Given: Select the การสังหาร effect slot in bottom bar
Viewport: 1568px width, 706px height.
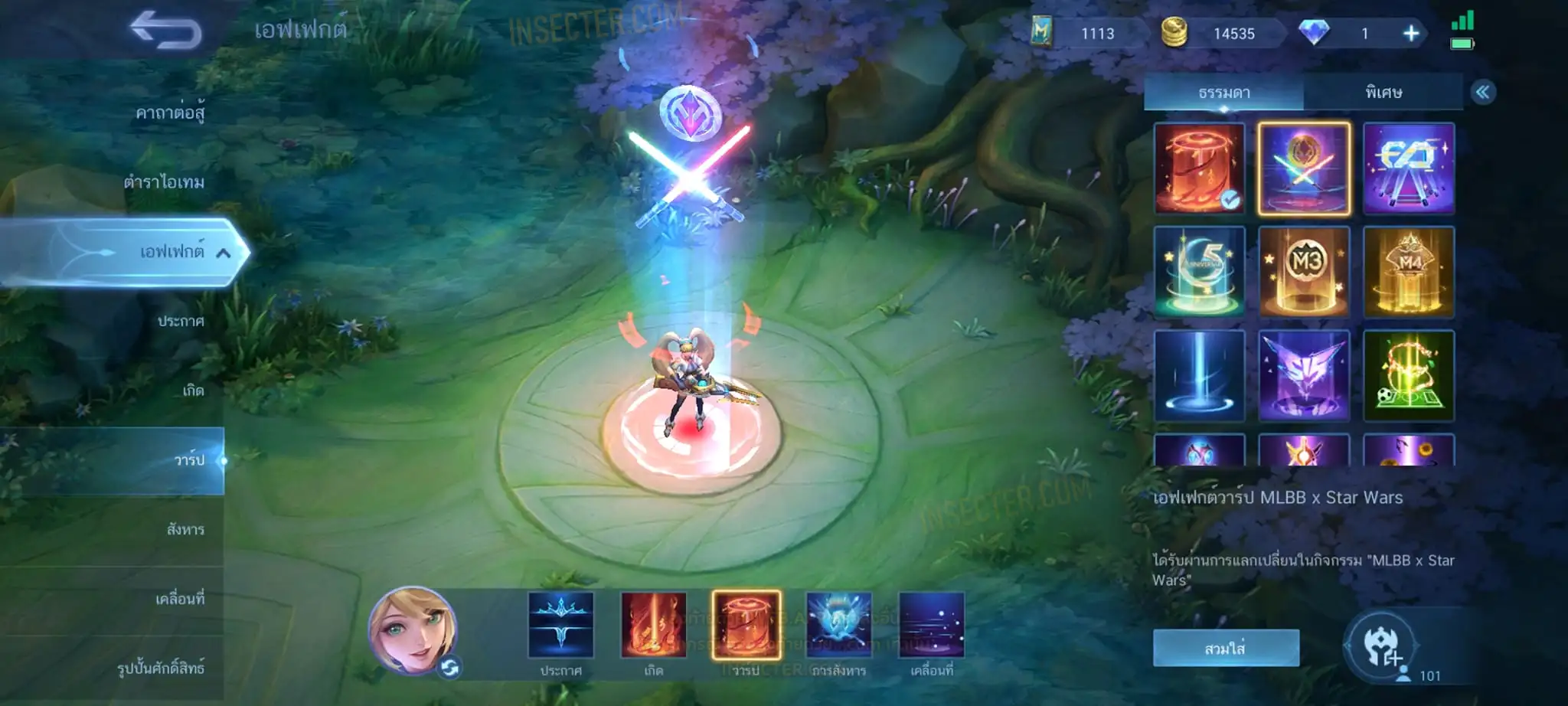Looking at the screenshot, I should pyautogui.click(x=838, y=626).
